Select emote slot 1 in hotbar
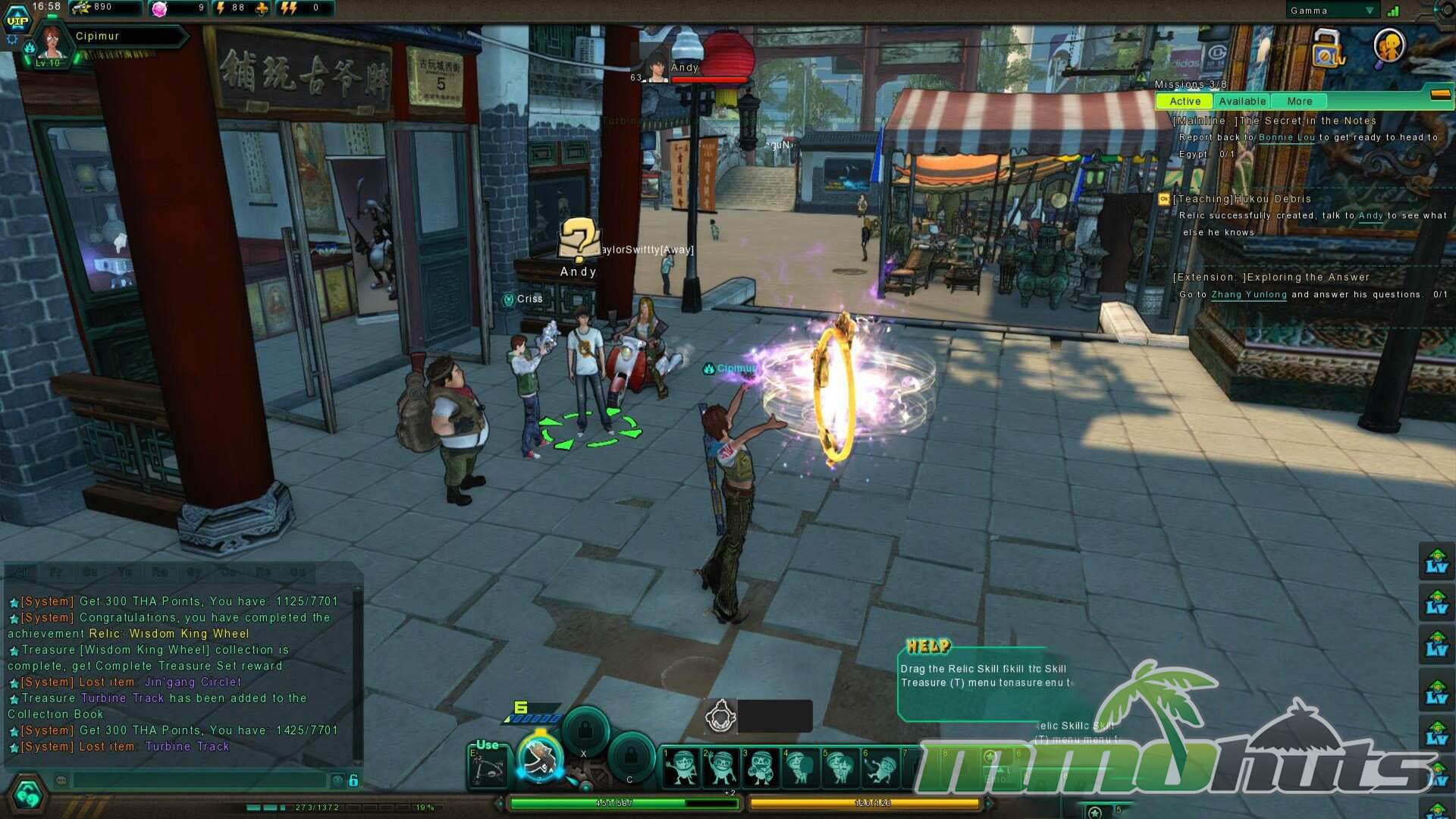 click(680, 766)
